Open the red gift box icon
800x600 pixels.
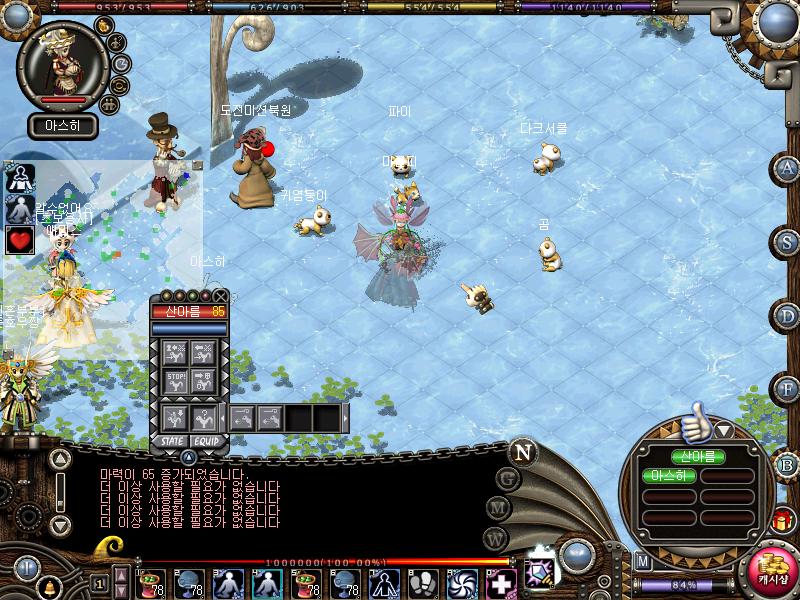782,520
